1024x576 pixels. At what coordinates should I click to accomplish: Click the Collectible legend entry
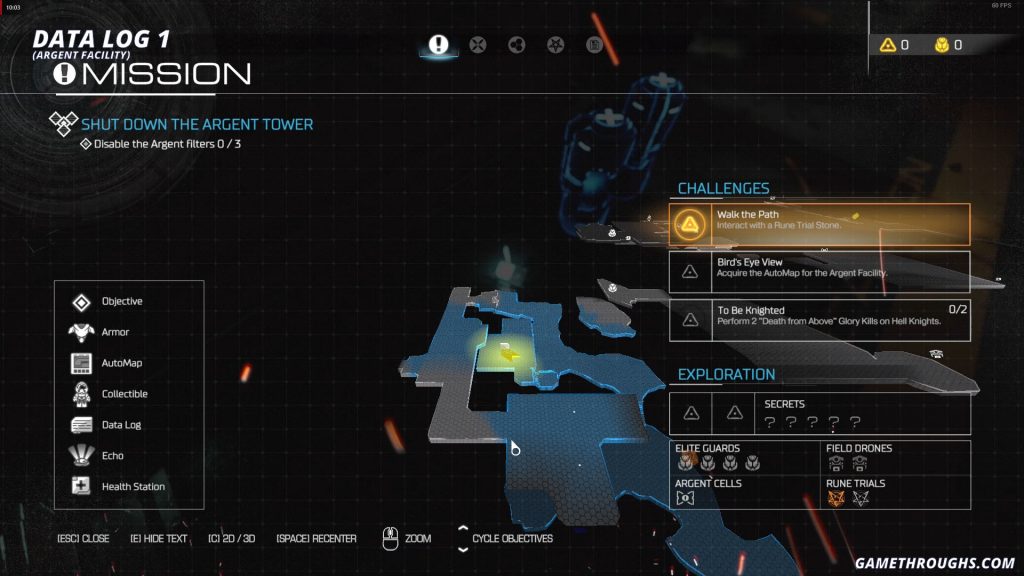pos(124,394)
